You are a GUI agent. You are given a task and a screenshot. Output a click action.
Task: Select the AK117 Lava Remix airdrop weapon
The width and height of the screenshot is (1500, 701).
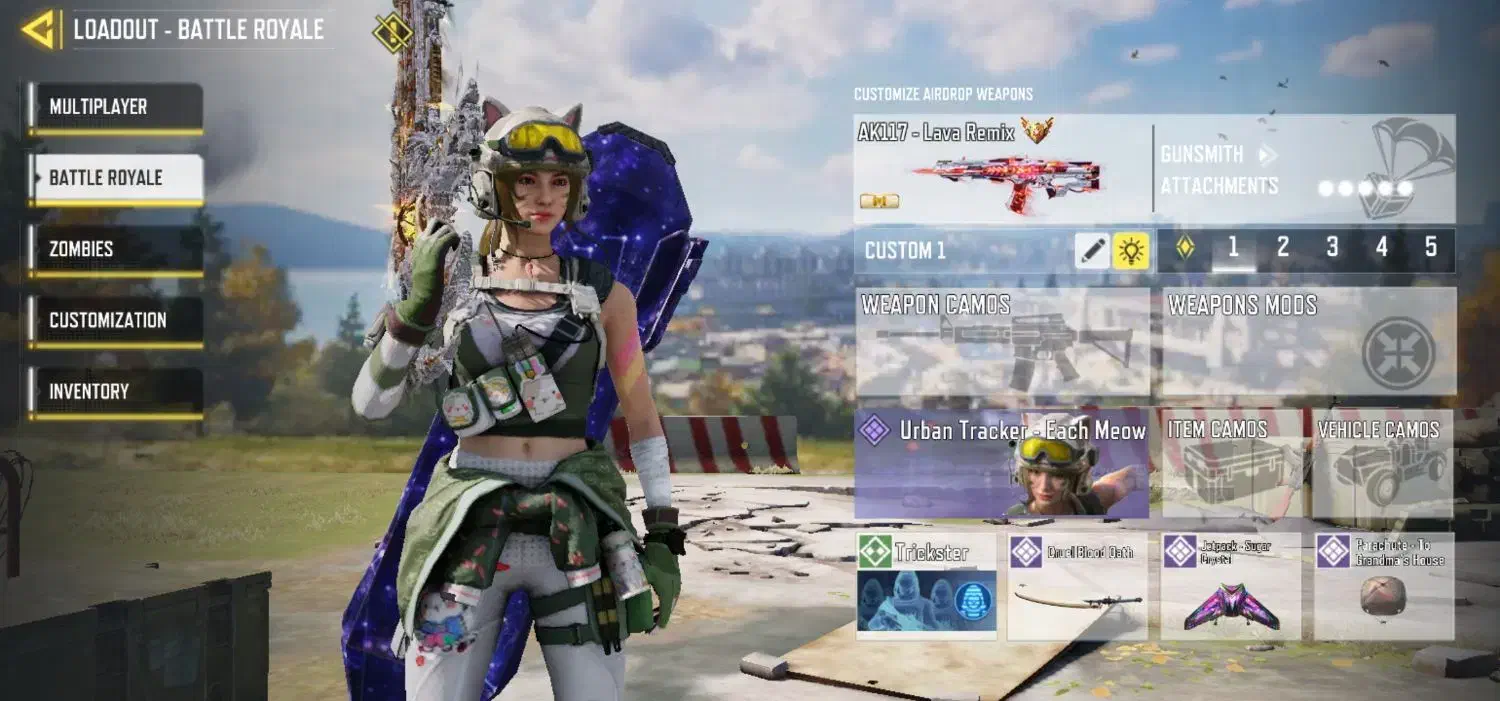1002,168
